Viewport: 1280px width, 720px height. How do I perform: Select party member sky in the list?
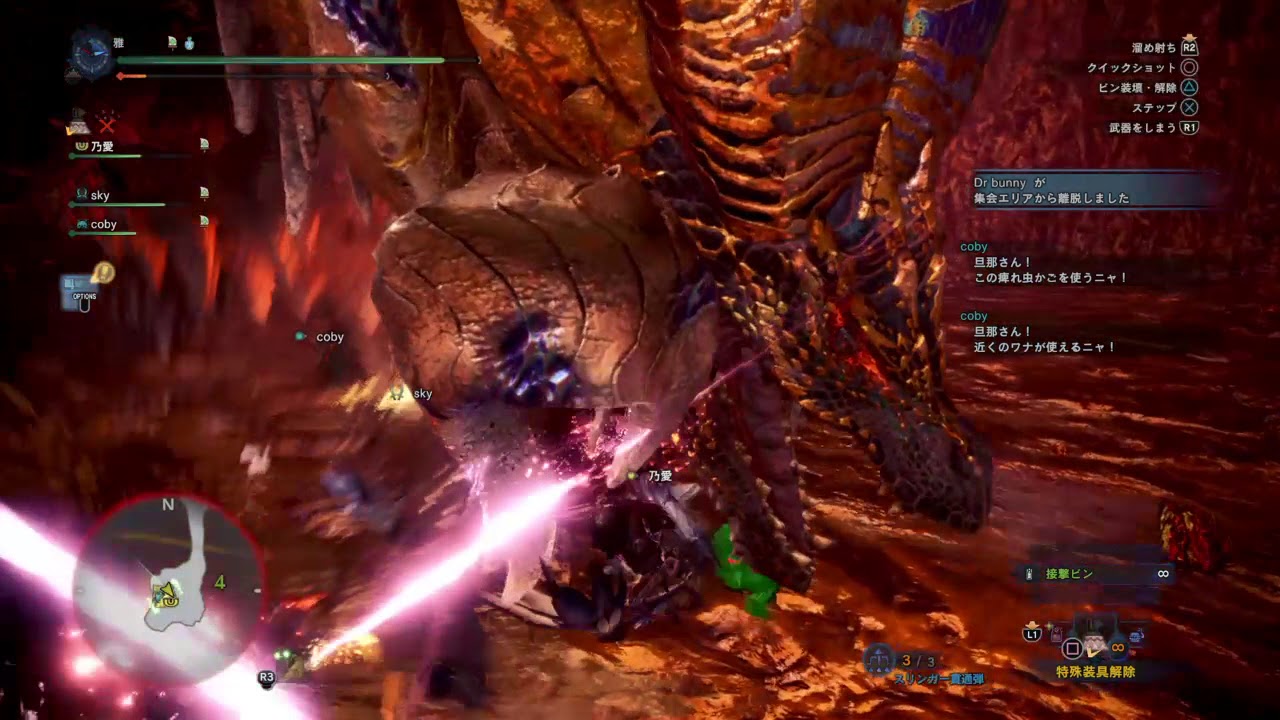pos(100,196)
